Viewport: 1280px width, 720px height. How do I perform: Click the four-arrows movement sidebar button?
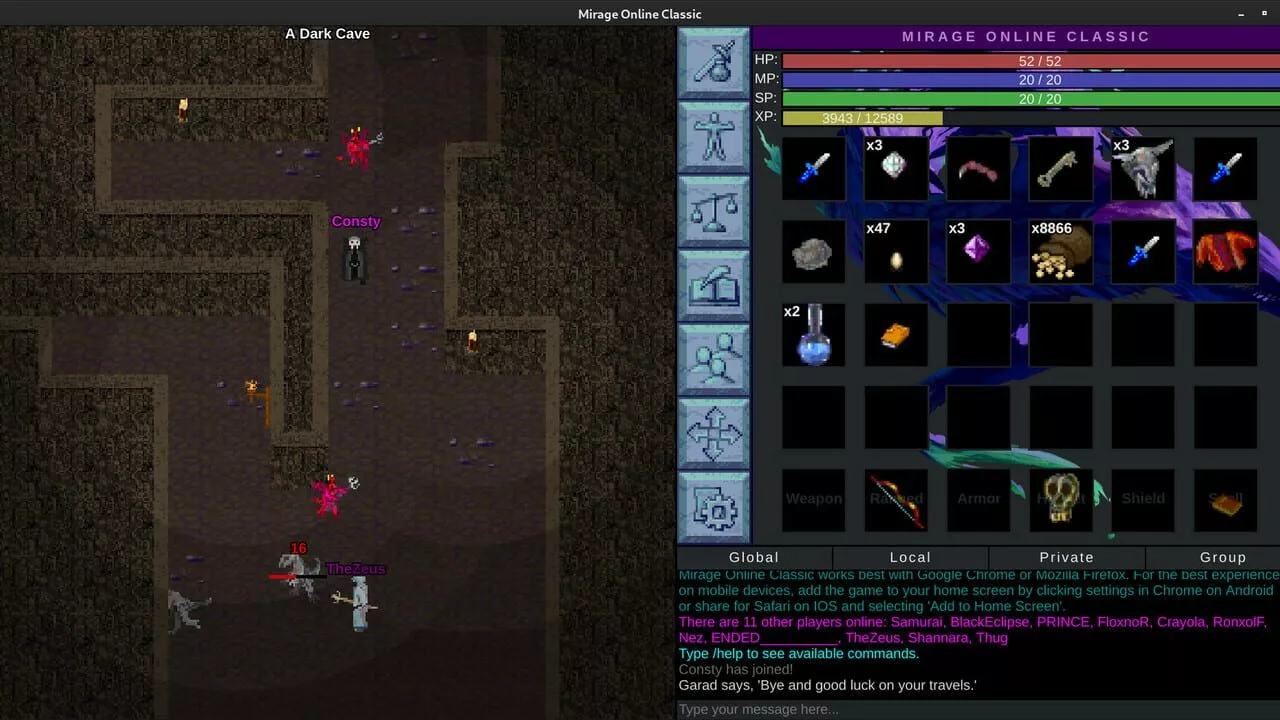(x=714, y=433)
